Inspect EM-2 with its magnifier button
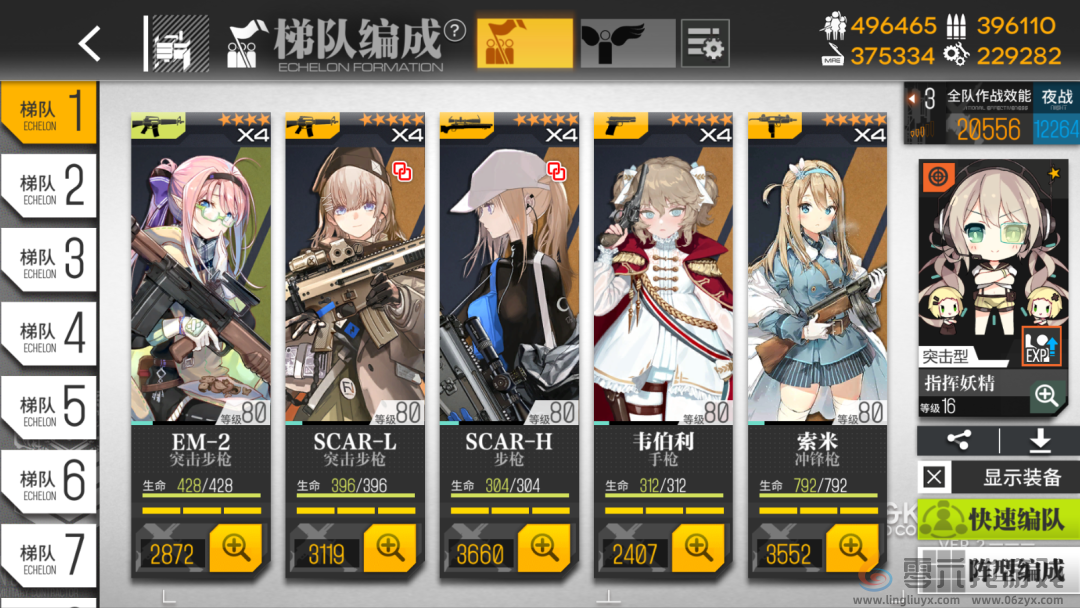This screenshot has height=608, width=1080. (236, 548)
